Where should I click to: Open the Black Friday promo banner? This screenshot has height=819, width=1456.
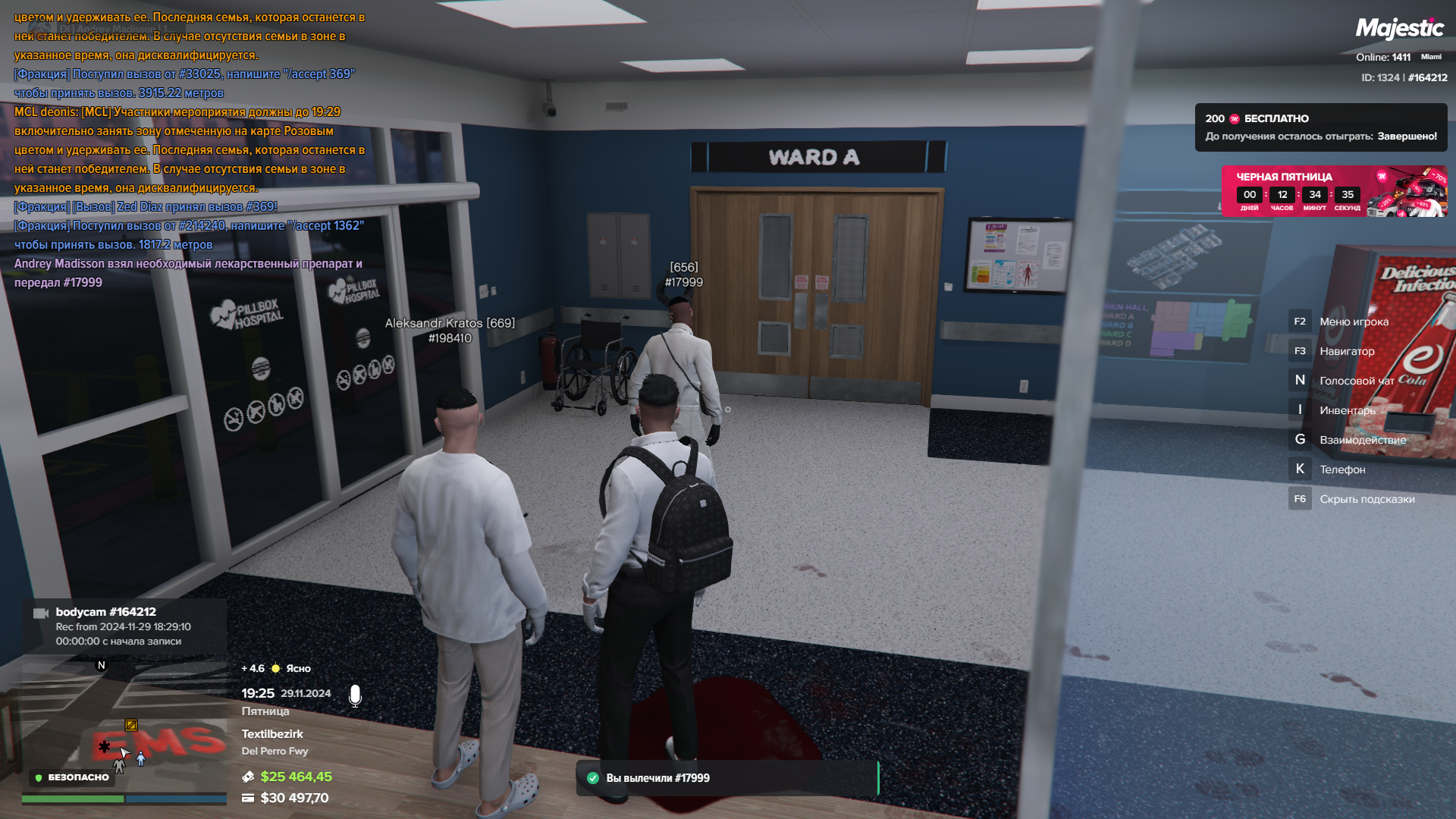coord(1333,191)
